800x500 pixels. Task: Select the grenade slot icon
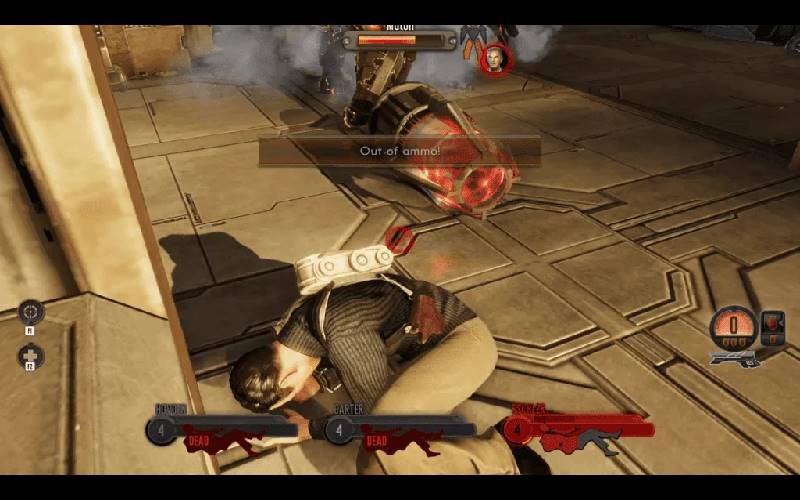772,324
